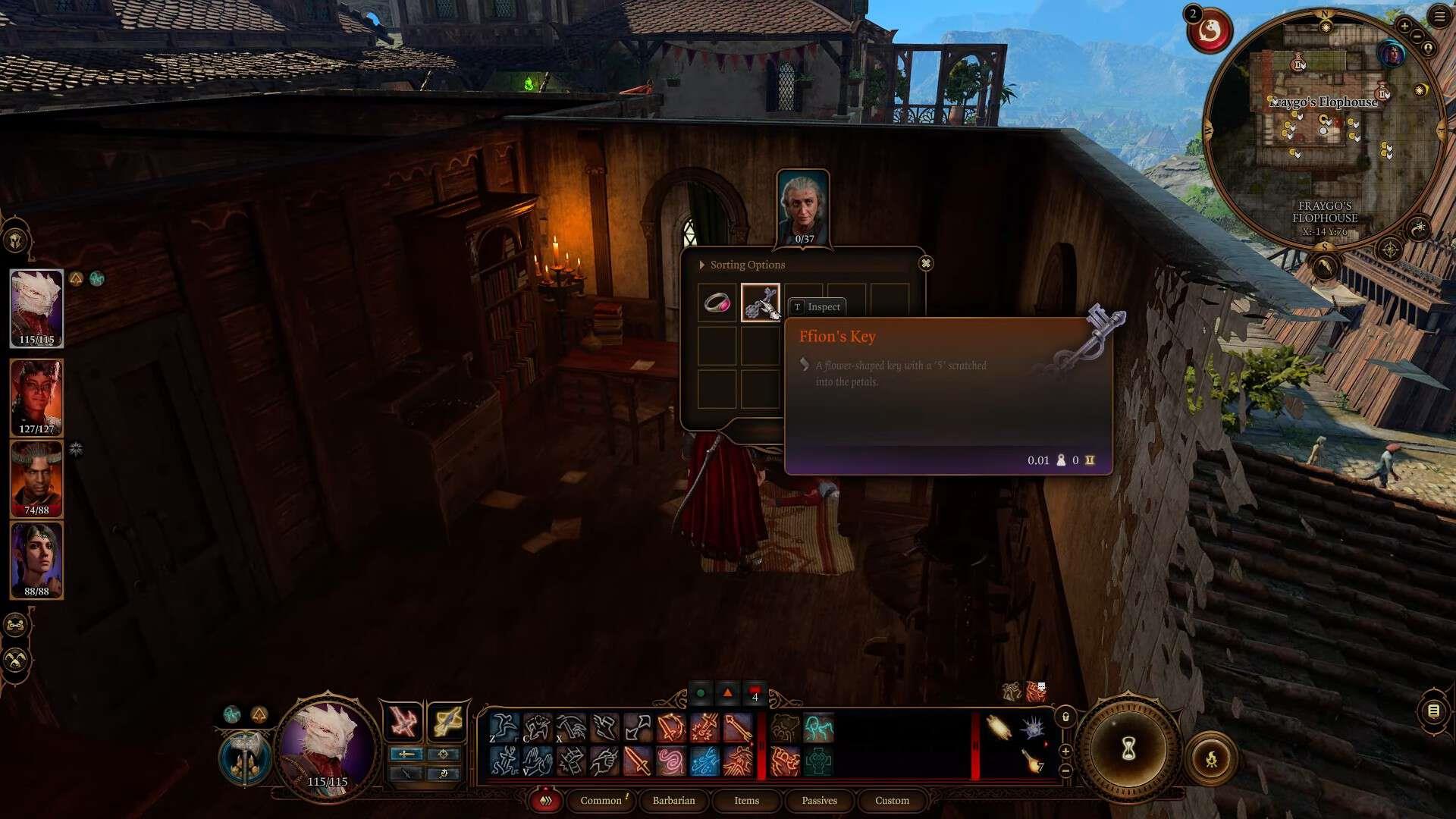Close the loot container window

tap(925, 264)
